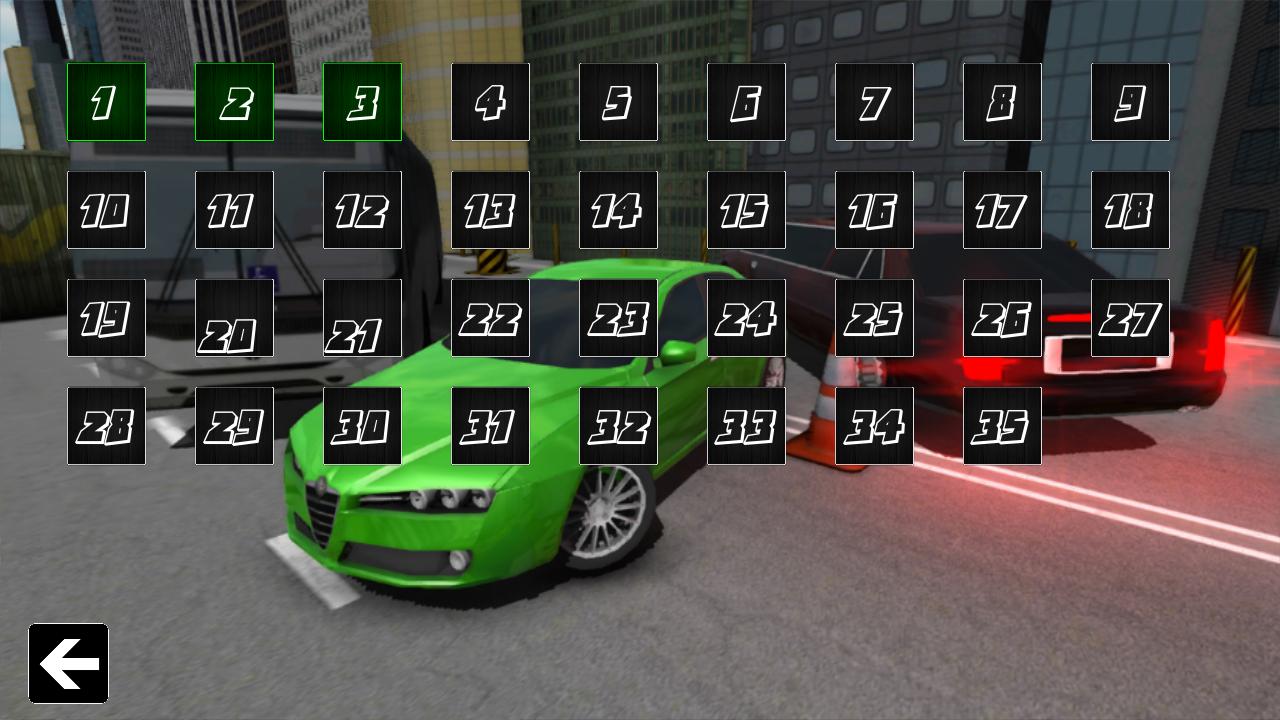Choose level 27 in the third row
The image size is (1280, 720).
[1130, 317]
